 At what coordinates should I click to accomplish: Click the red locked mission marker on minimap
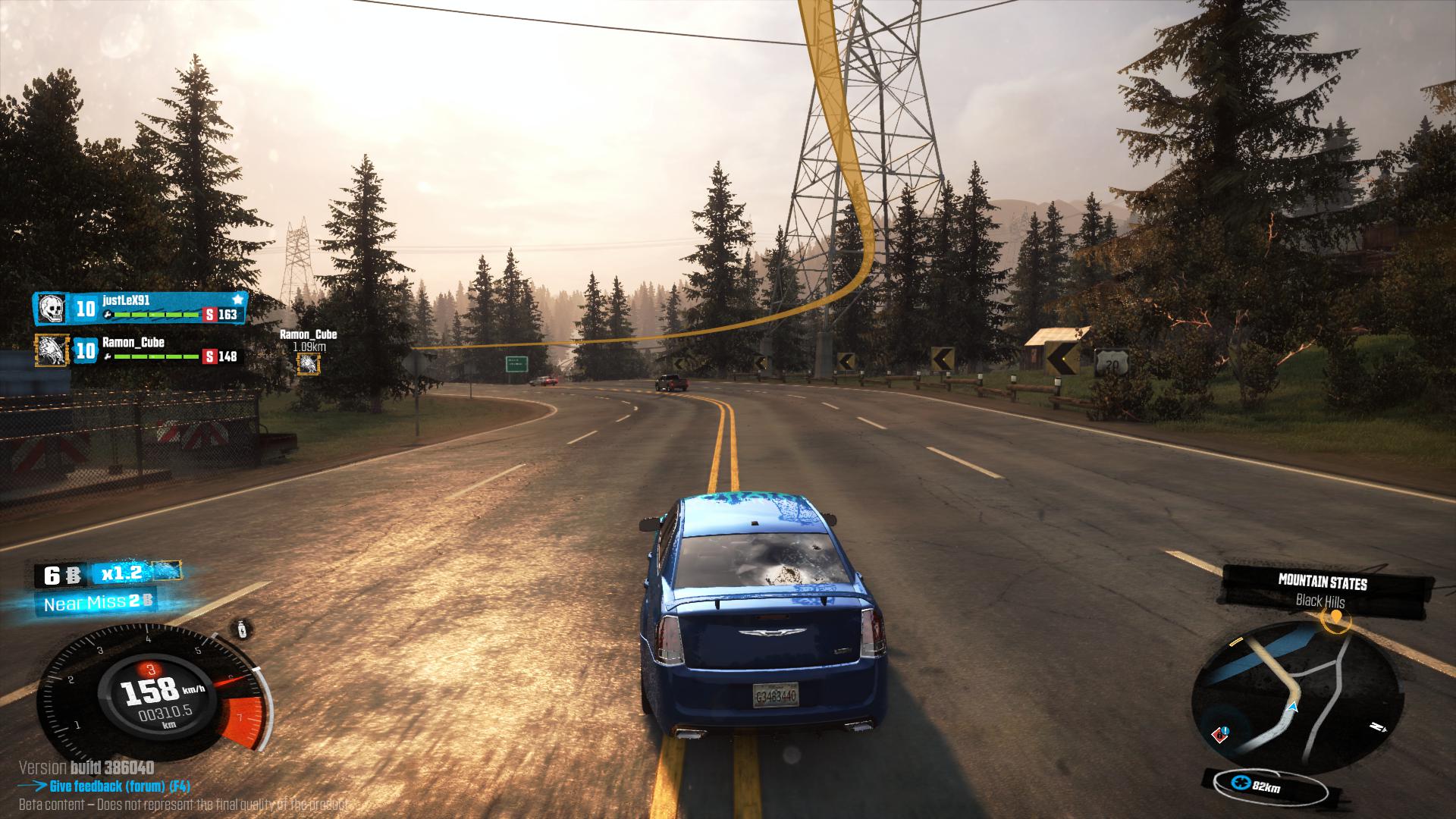click(1219, 733)
